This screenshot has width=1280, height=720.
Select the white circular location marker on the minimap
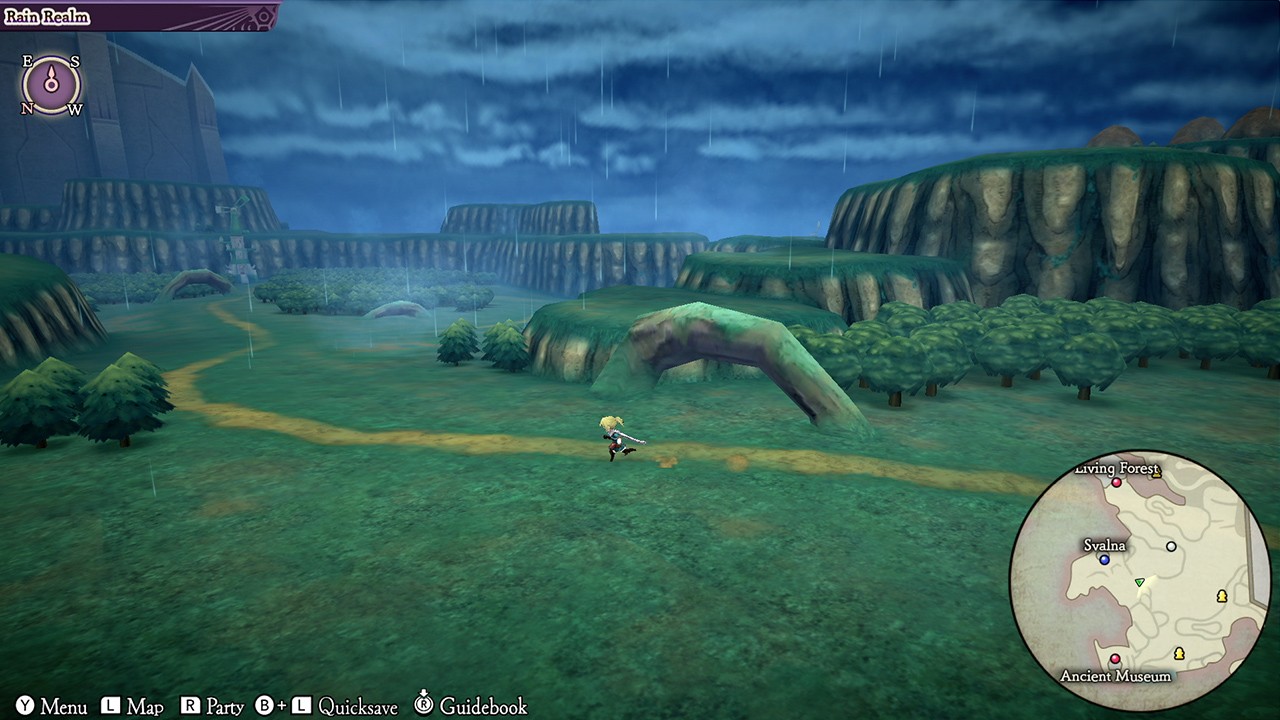[1171, 547]
